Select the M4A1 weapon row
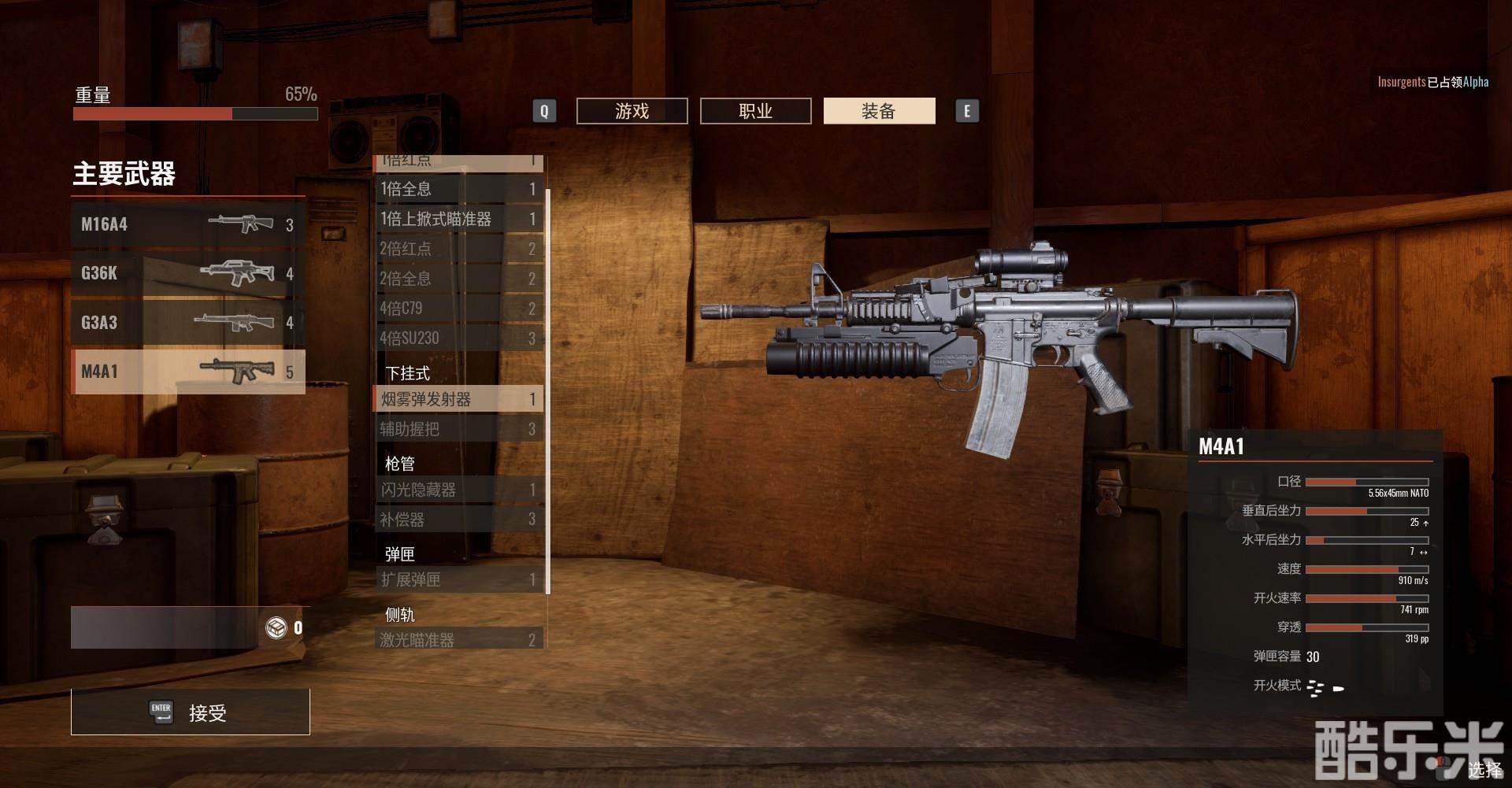Image resolution: width=1512 pixels, height=788 pixels. [x=187, y=371]
